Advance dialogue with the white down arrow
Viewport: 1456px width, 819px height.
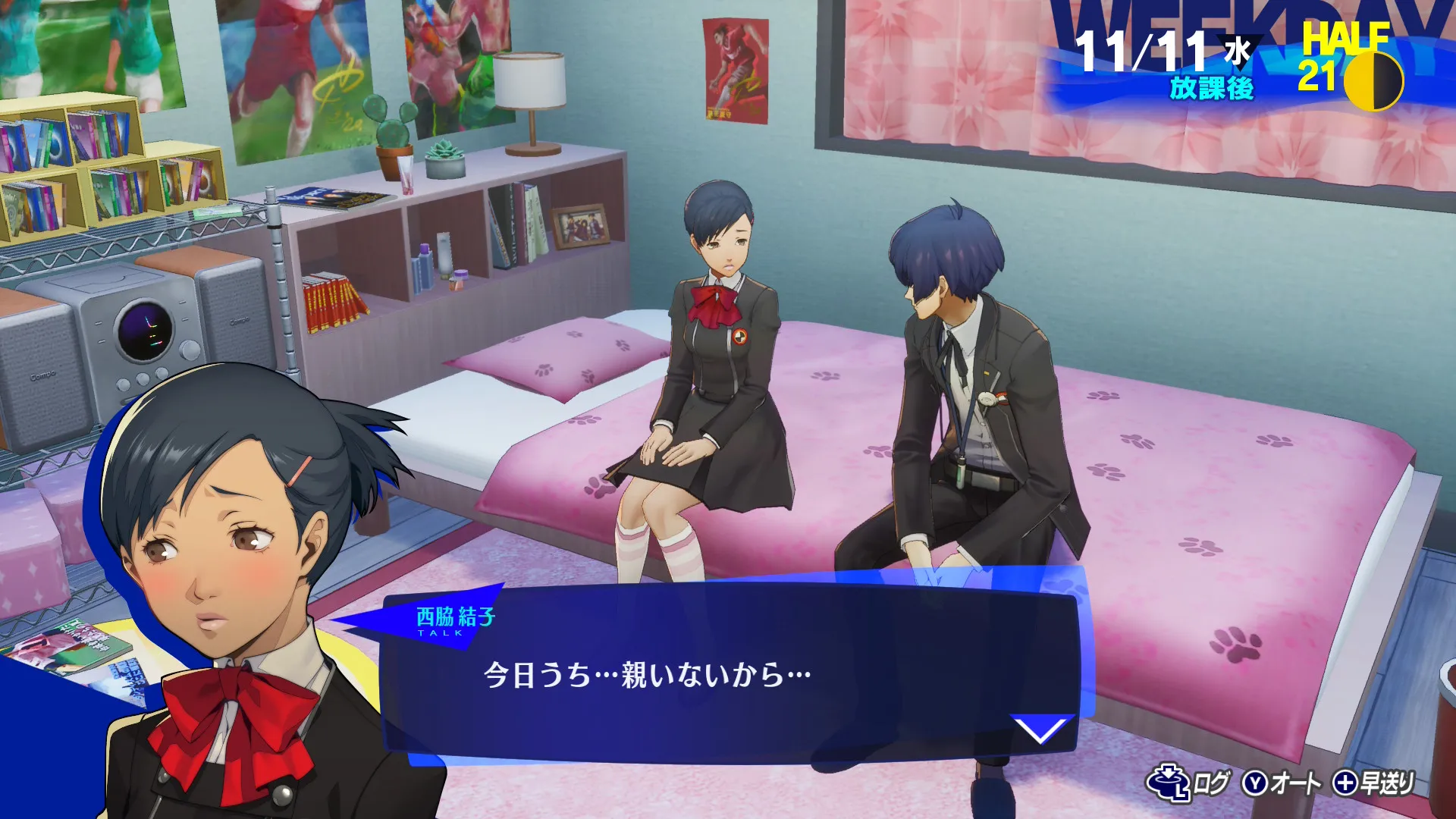(x=1040, y=730)
